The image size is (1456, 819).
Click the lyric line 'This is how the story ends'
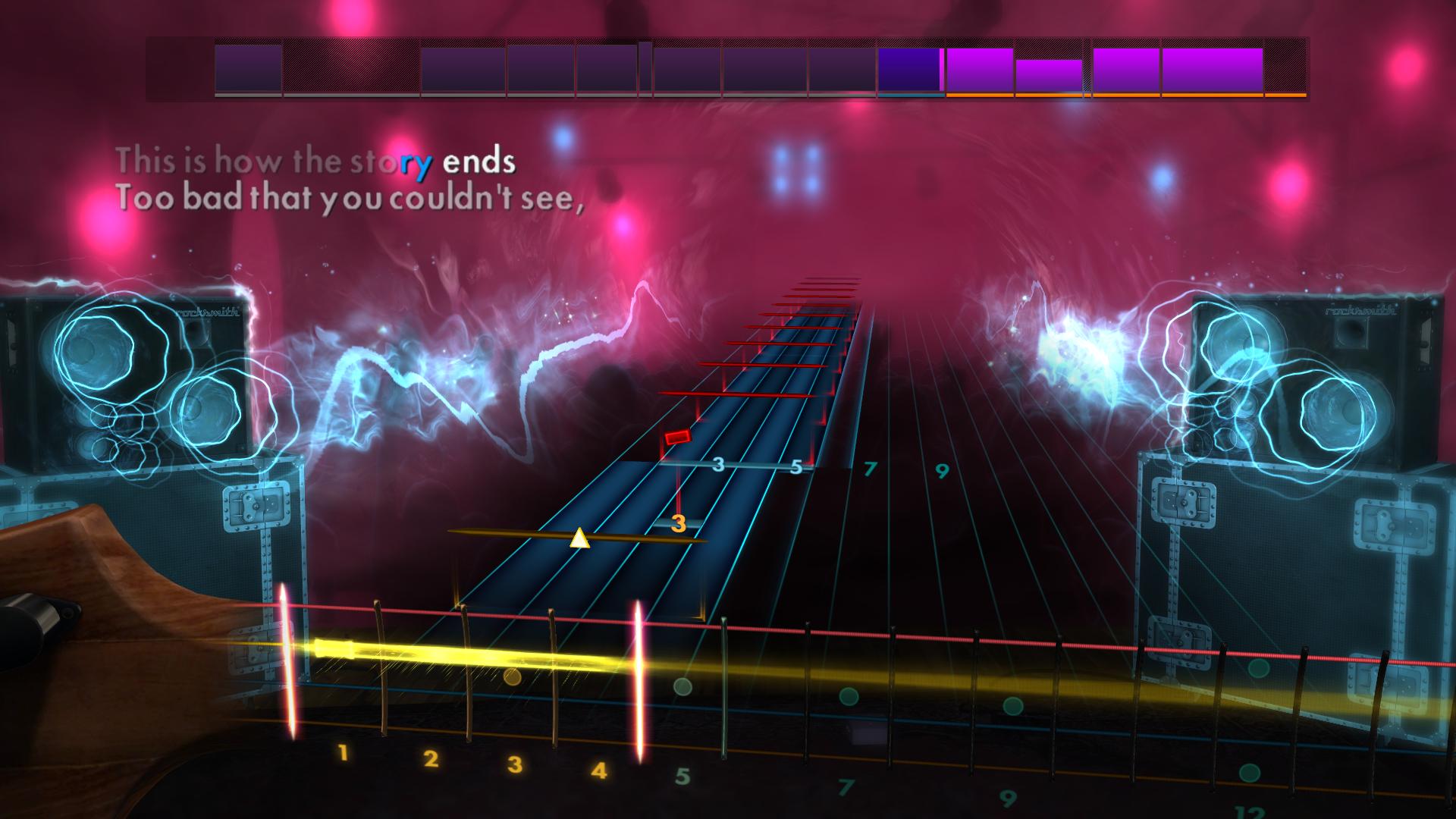tap(317, 160)
